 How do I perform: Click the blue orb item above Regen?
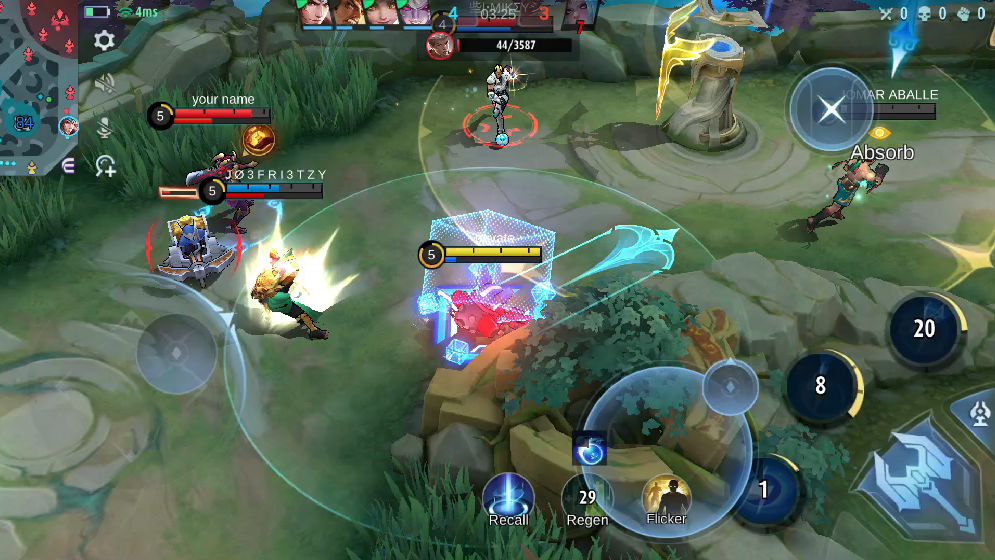click(590, 448)
